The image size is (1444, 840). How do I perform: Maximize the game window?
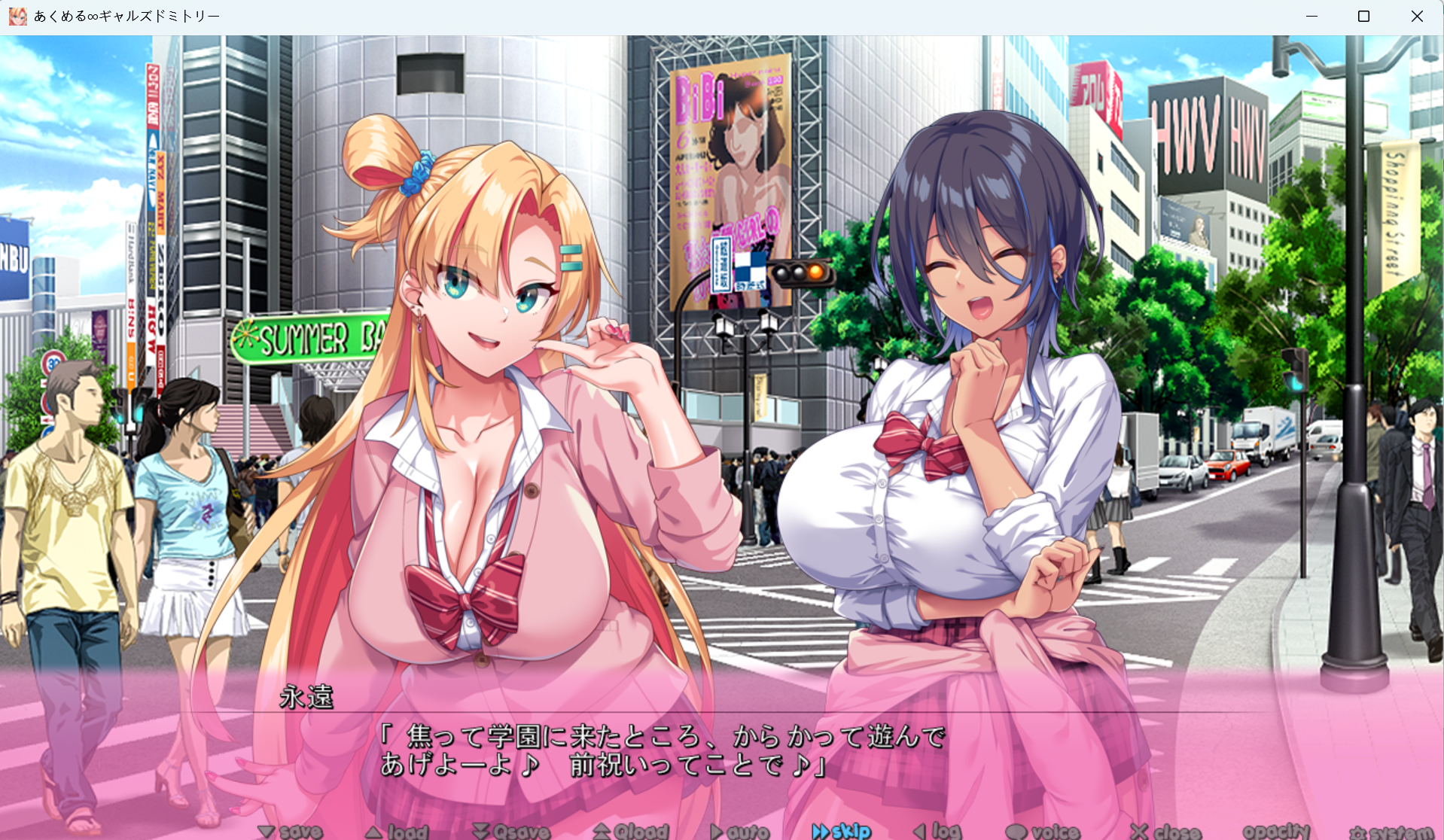pos(1363,16)
